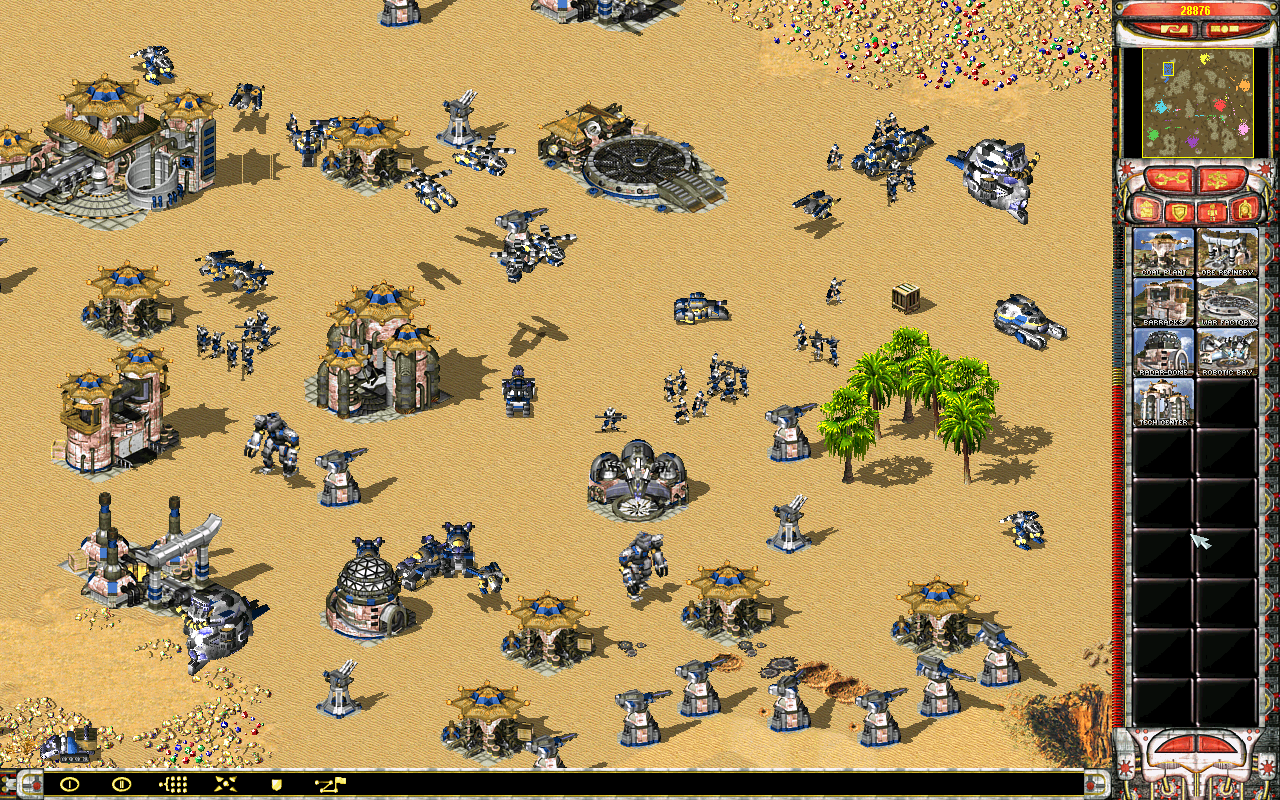Start building a Radar Dome
This screenshot has width=1280, height=800.
pyautogui.click(x=1163, y=352)
